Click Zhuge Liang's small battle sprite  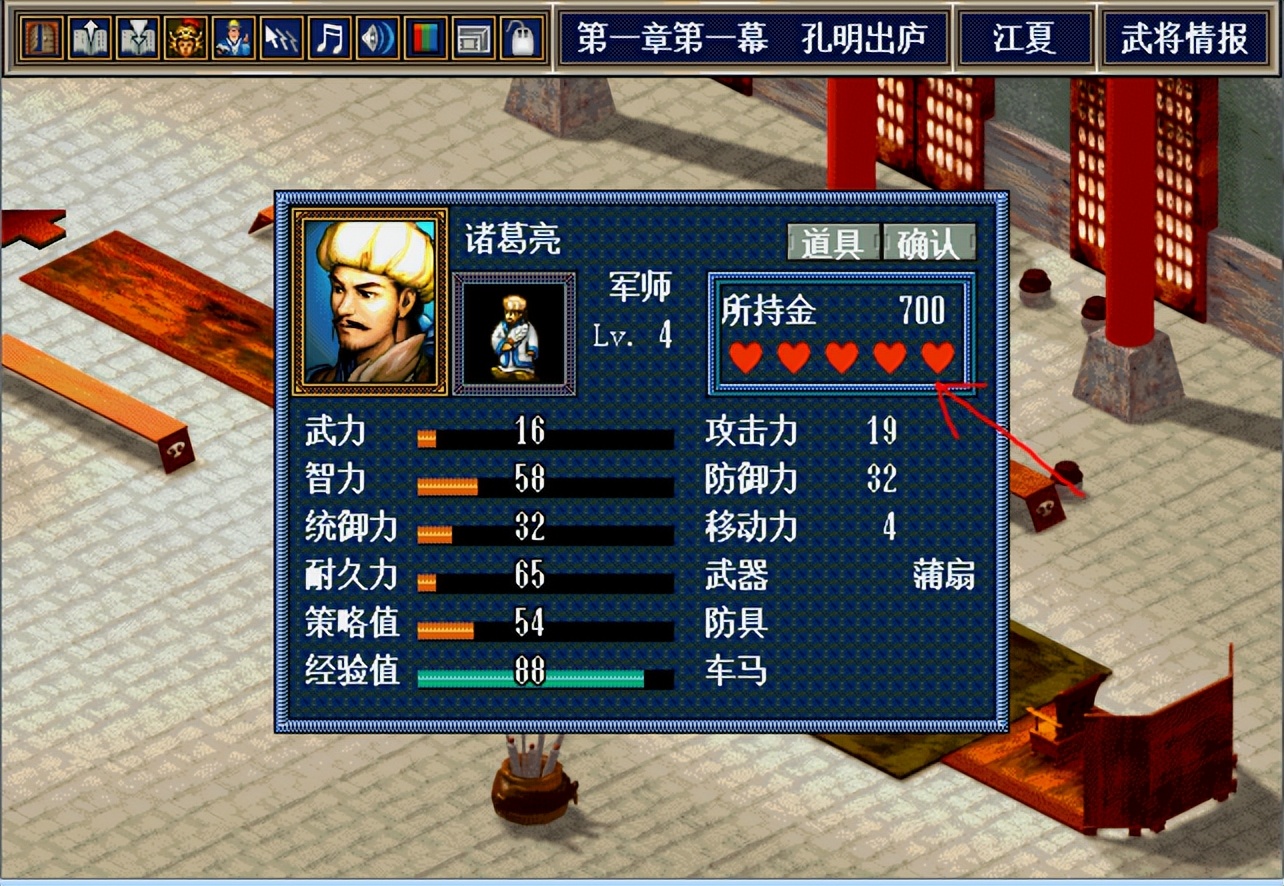(x=513, y=333)
